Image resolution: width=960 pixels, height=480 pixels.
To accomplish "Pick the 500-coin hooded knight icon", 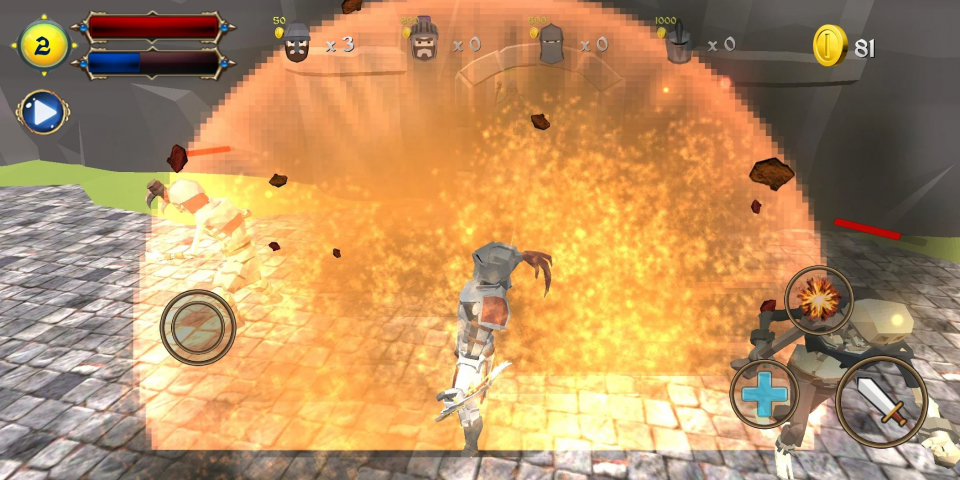I will (551, 45).
